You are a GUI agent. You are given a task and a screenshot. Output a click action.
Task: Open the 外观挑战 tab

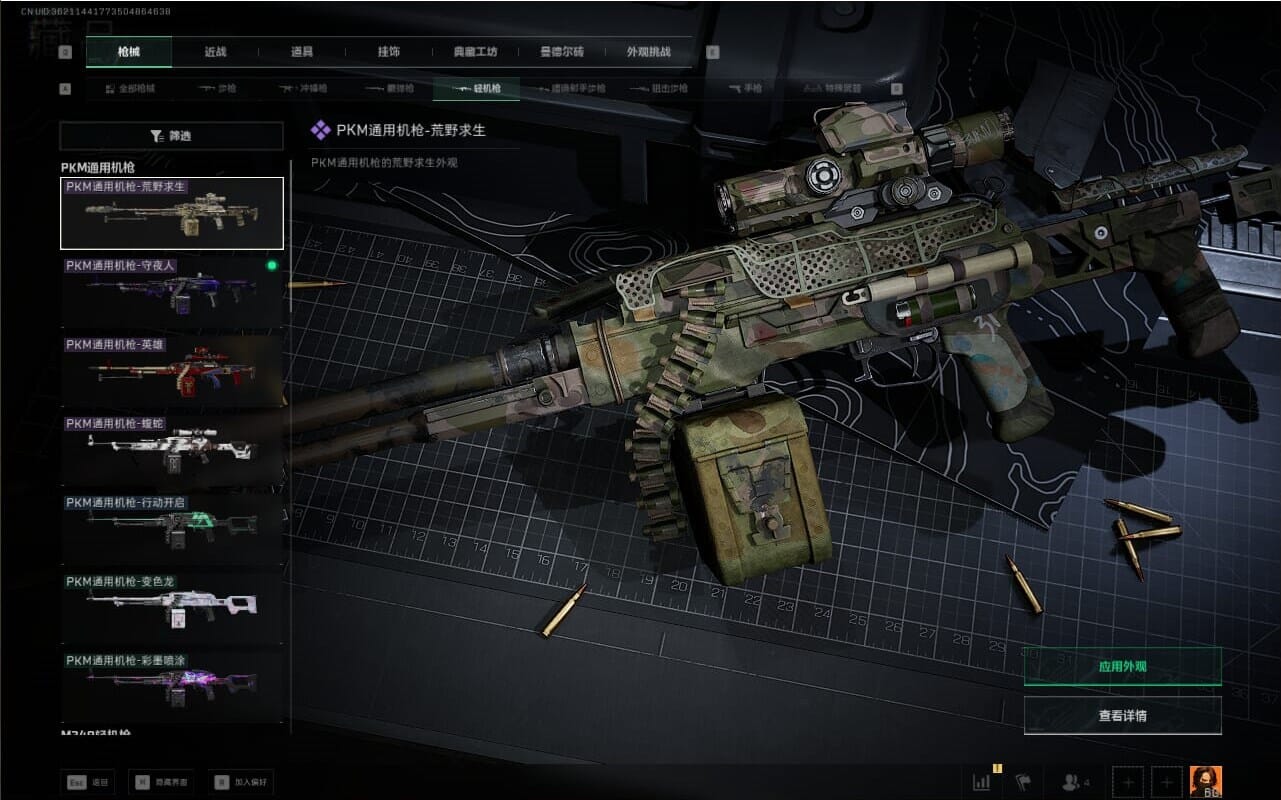(x=648, y=52)
